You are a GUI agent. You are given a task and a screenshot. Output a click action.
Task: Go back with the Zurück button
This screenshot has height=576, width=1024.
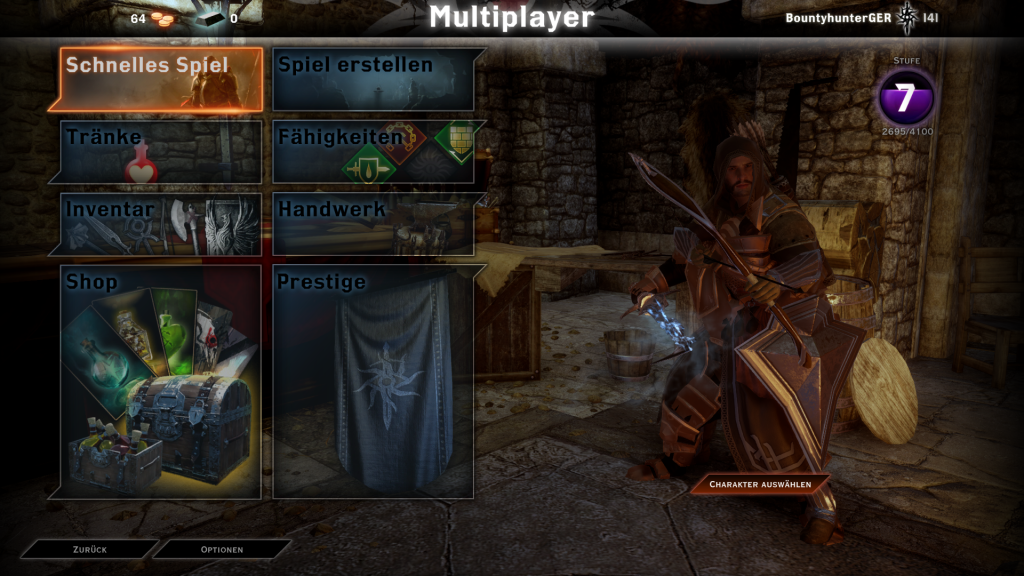[90, 549]
